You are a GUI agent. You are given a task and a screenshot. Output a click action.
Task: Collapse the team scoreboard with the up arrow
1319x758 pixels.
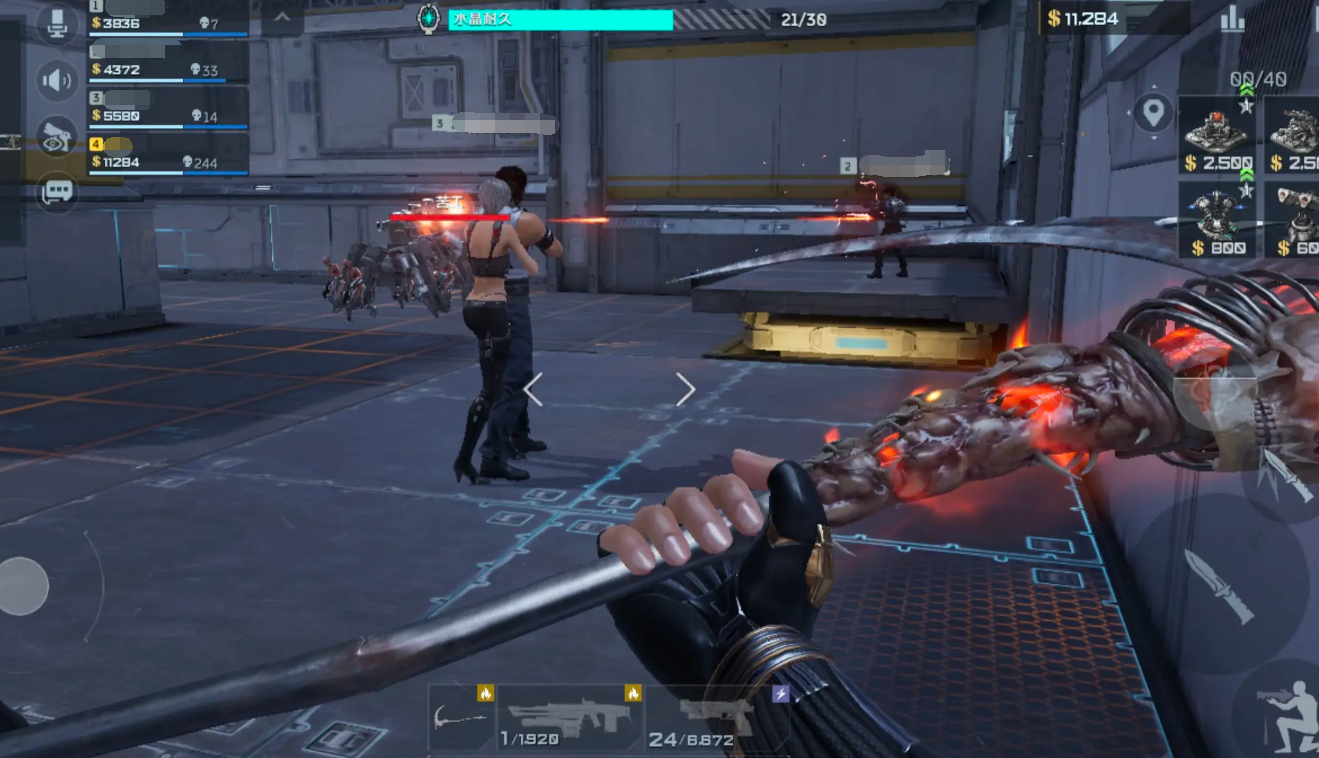(x=282, y=18)
